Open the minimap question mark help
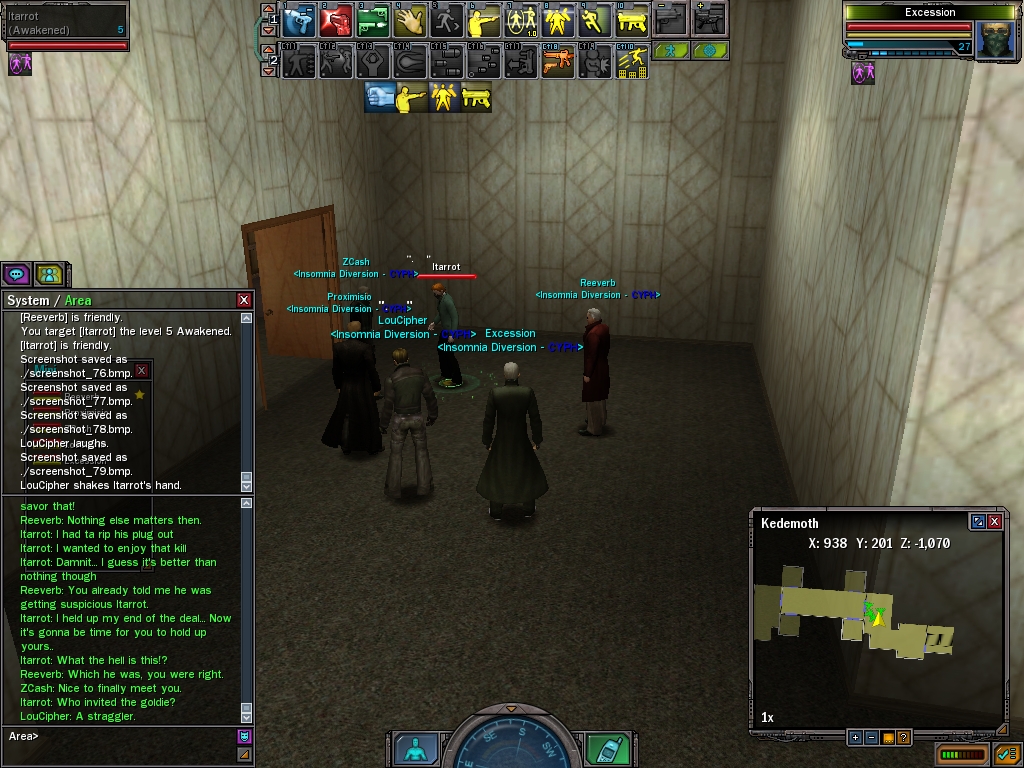This screenshot has width=1024, height=768. [903, 738]
